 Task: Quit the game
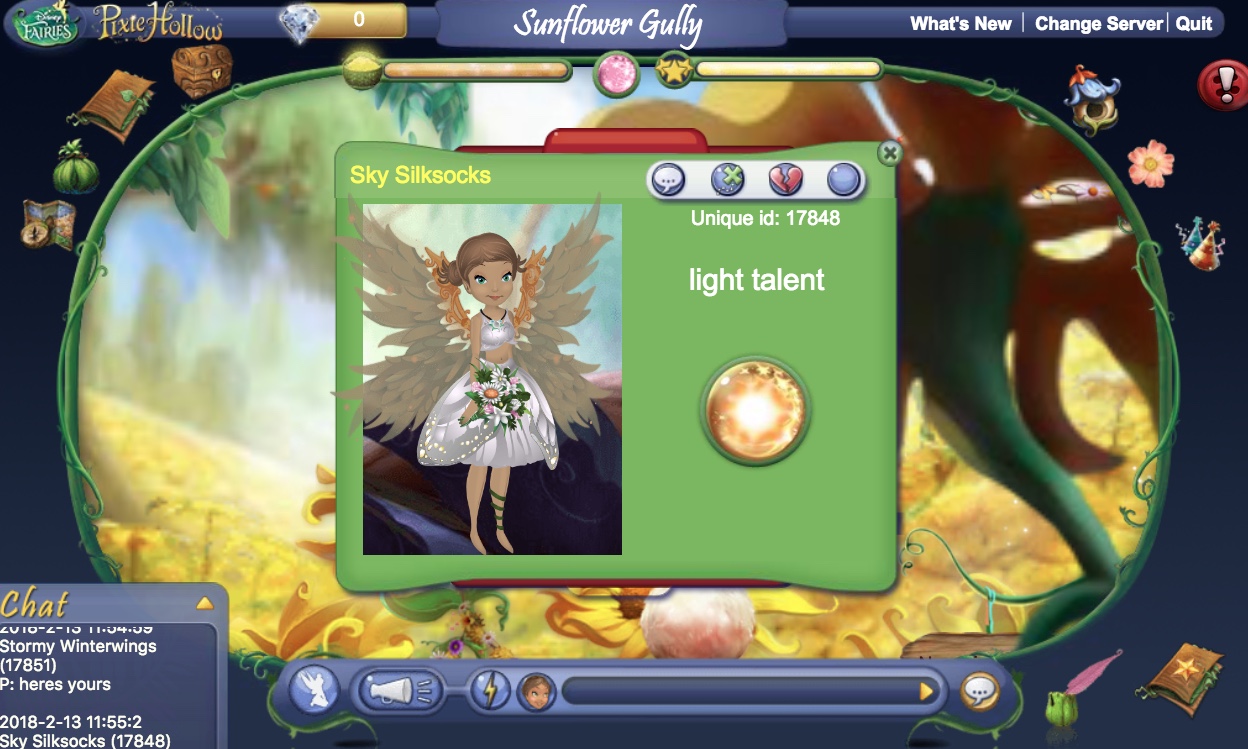pos(1194,23)
